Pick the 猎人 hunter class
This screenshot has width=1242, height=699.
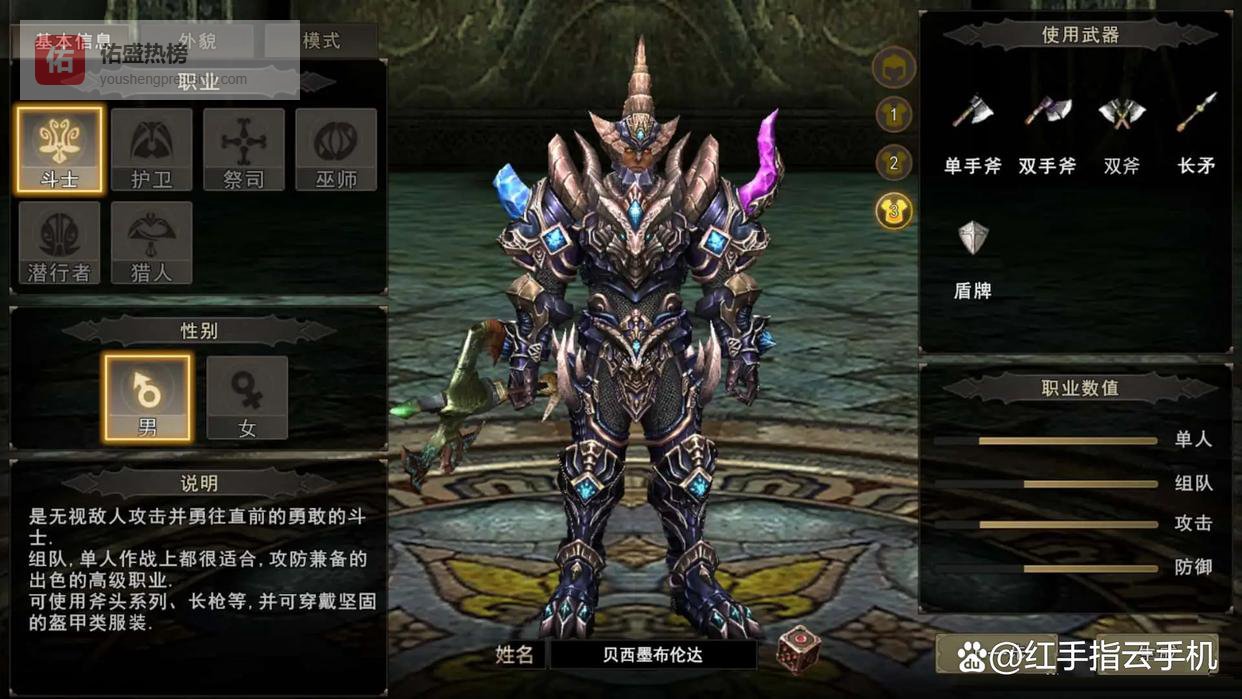click(152, 242)
